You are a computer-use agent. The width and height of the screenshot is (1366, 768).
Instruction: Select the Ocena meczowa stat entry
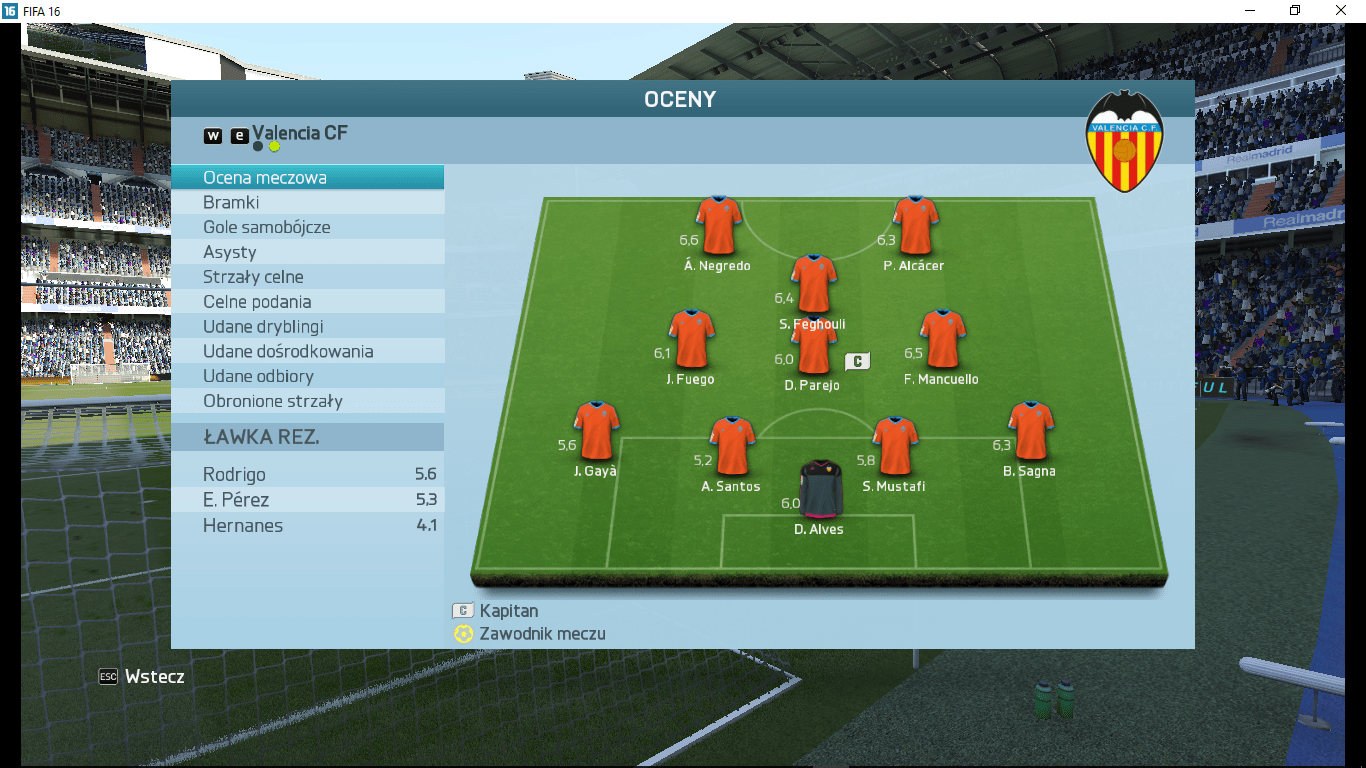pos(307,178)
